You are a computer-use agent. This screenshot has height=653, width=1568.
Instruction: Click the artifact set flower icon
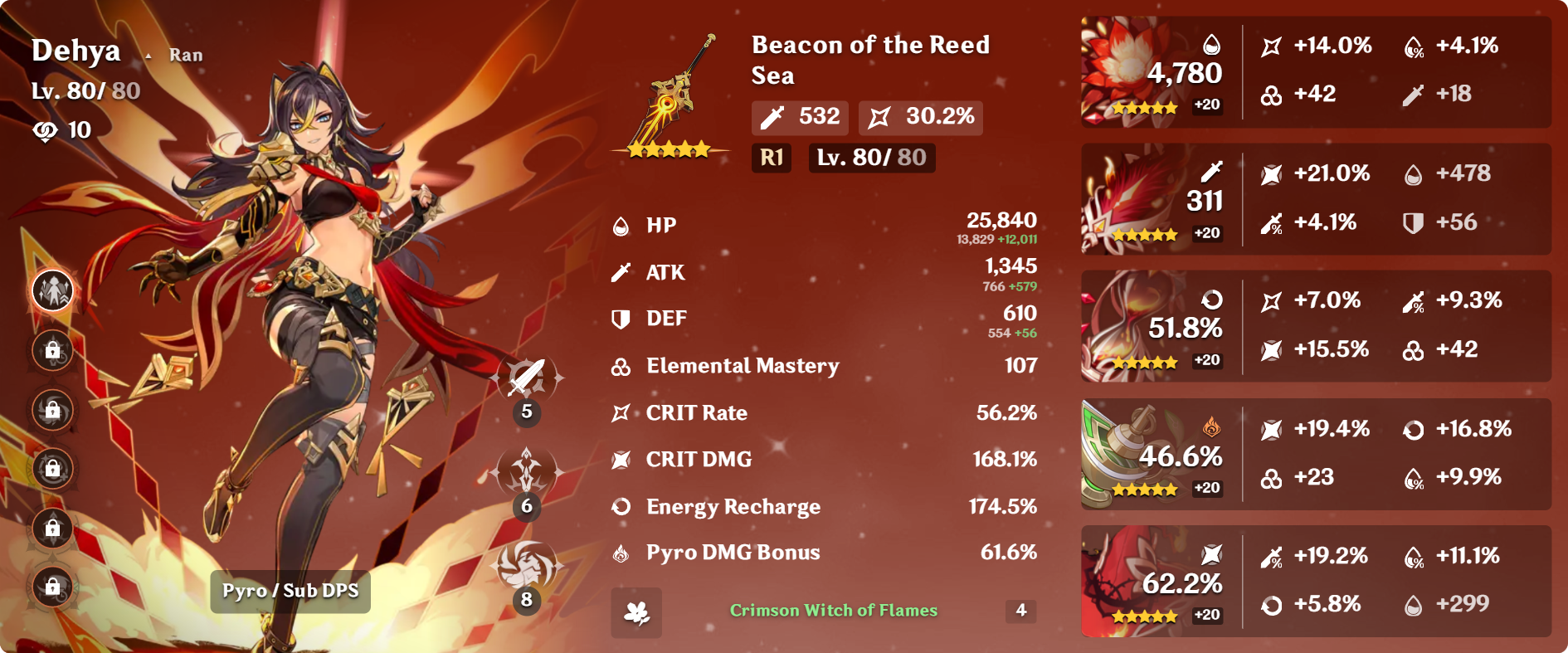click(x=636, y=612)
